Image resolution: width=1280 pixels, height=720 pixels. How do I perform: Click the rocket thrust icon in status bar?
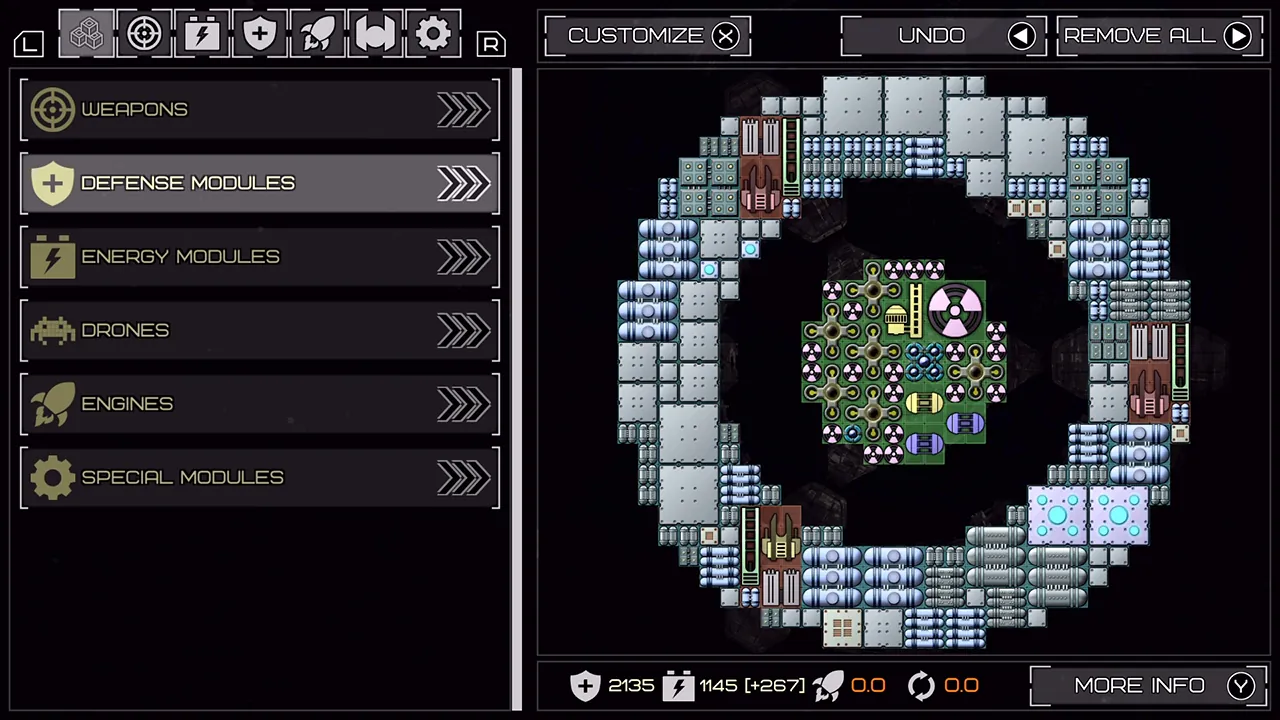[828, 686]
